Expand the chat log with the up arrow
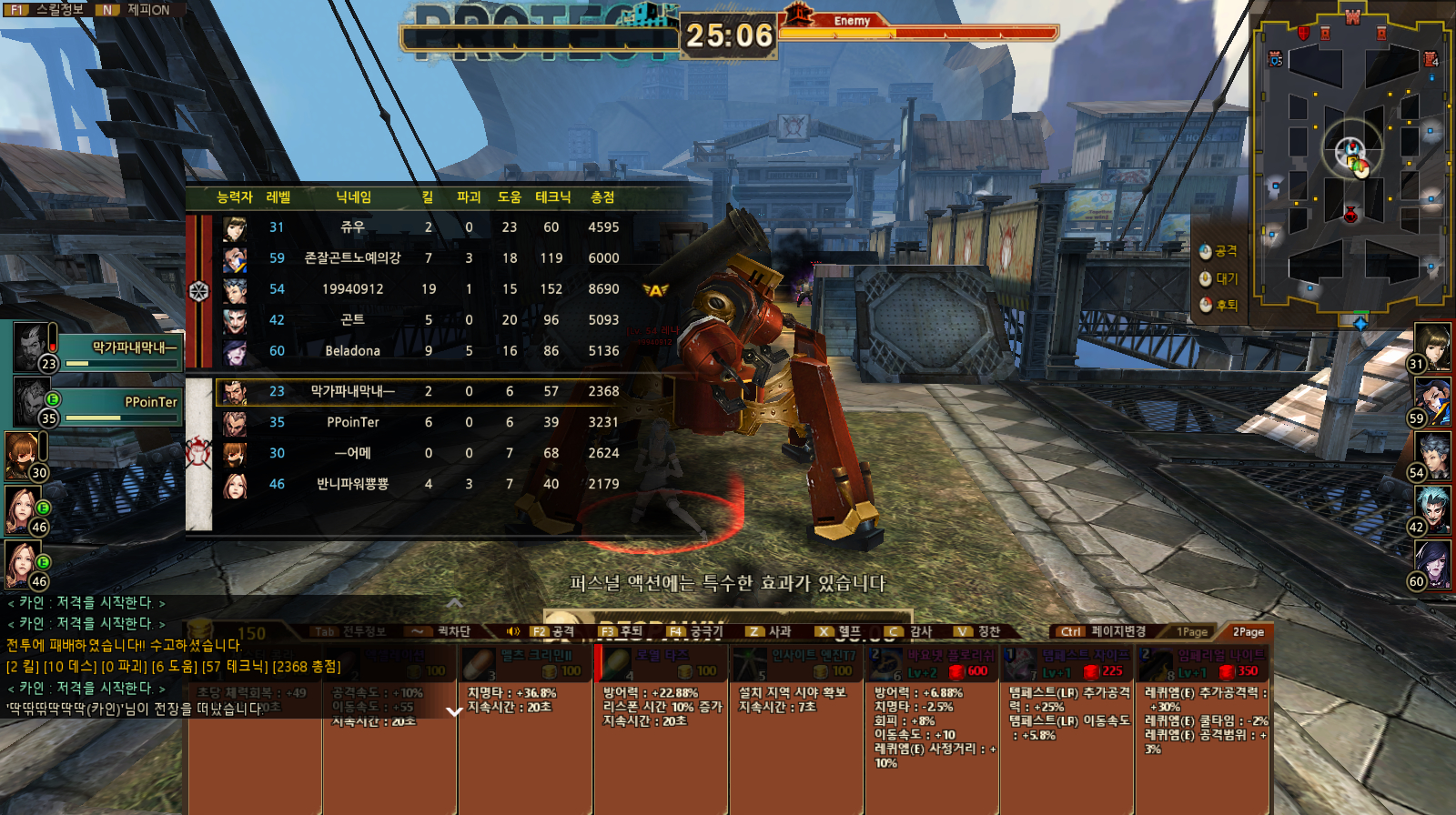1456x815 pixels. click(455, 602)
